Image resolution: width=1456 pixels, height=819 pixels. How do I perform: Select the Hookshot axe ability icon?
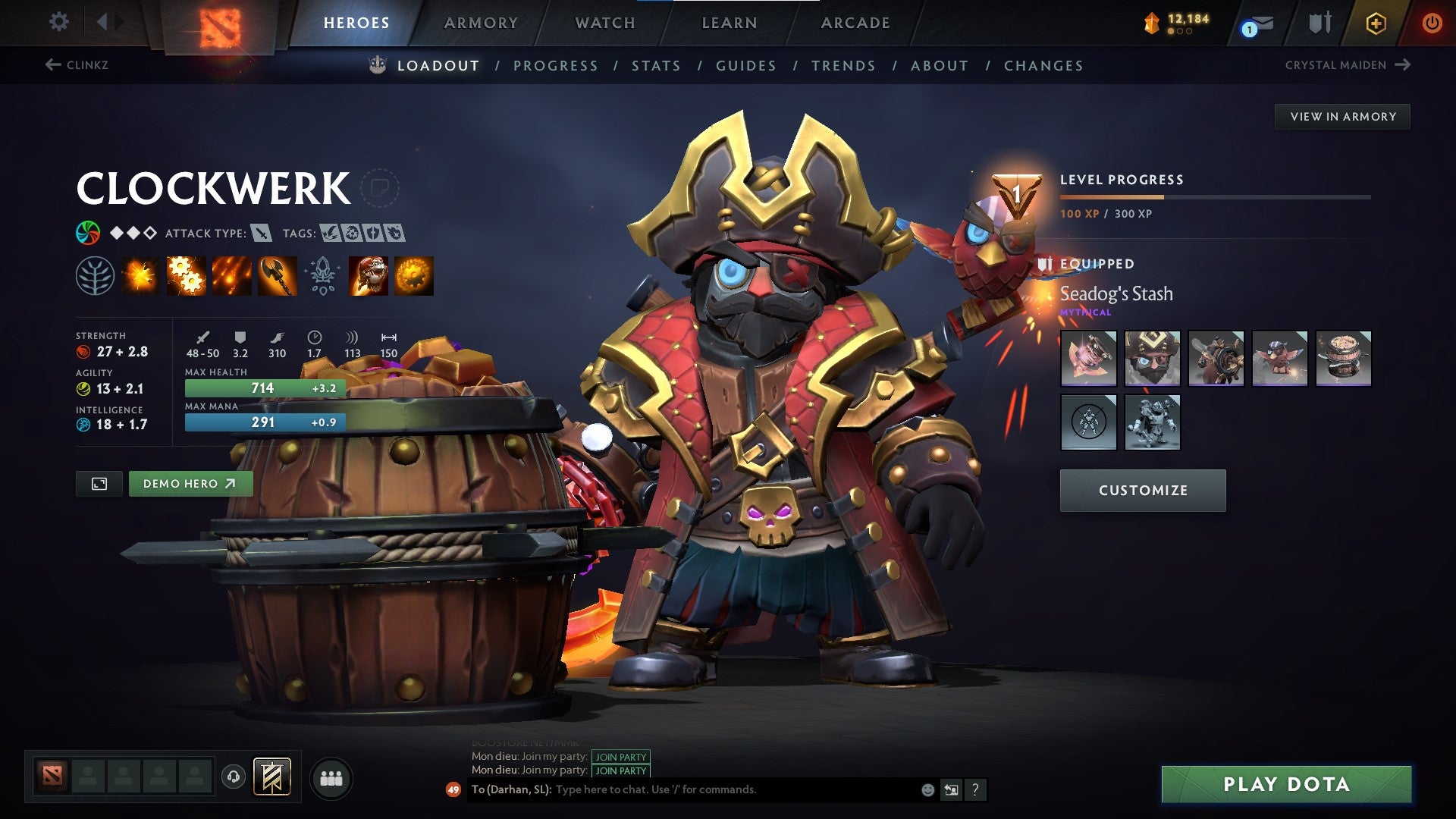276,276
